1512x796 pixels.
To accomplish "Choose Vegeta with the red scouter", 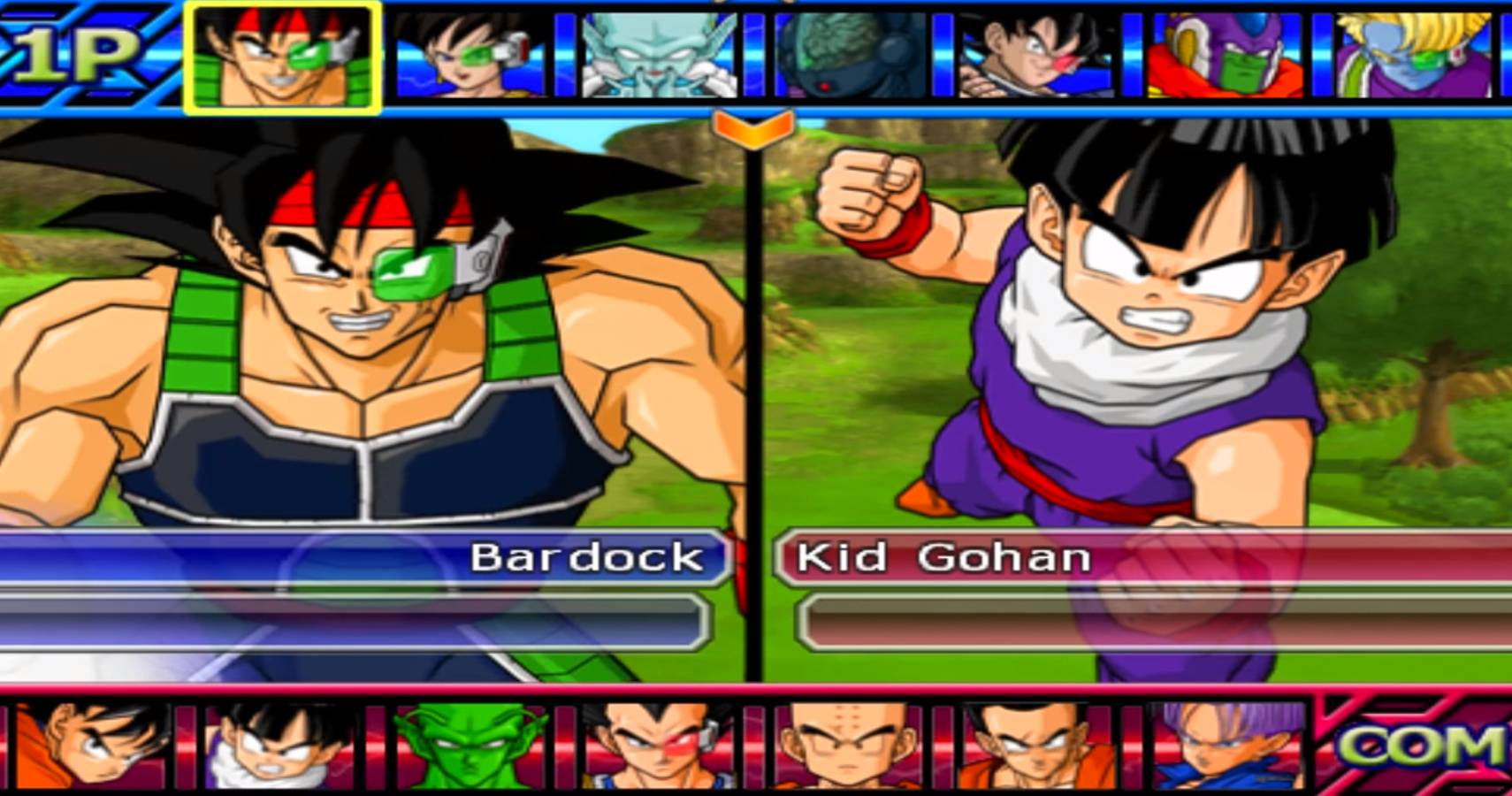I will (x=659, y=745).
